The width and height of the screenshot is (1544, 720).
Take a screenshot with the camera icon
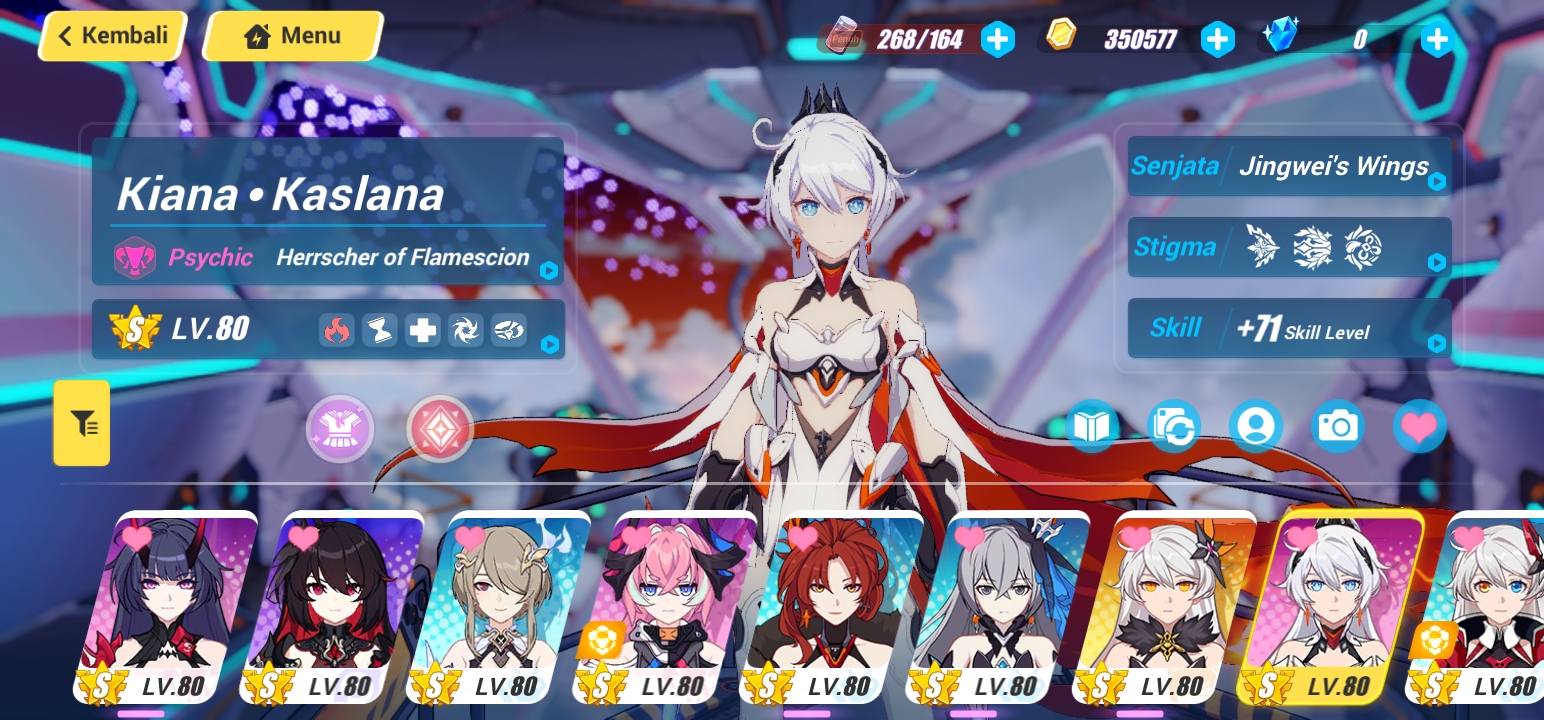tap(1338, 426)
